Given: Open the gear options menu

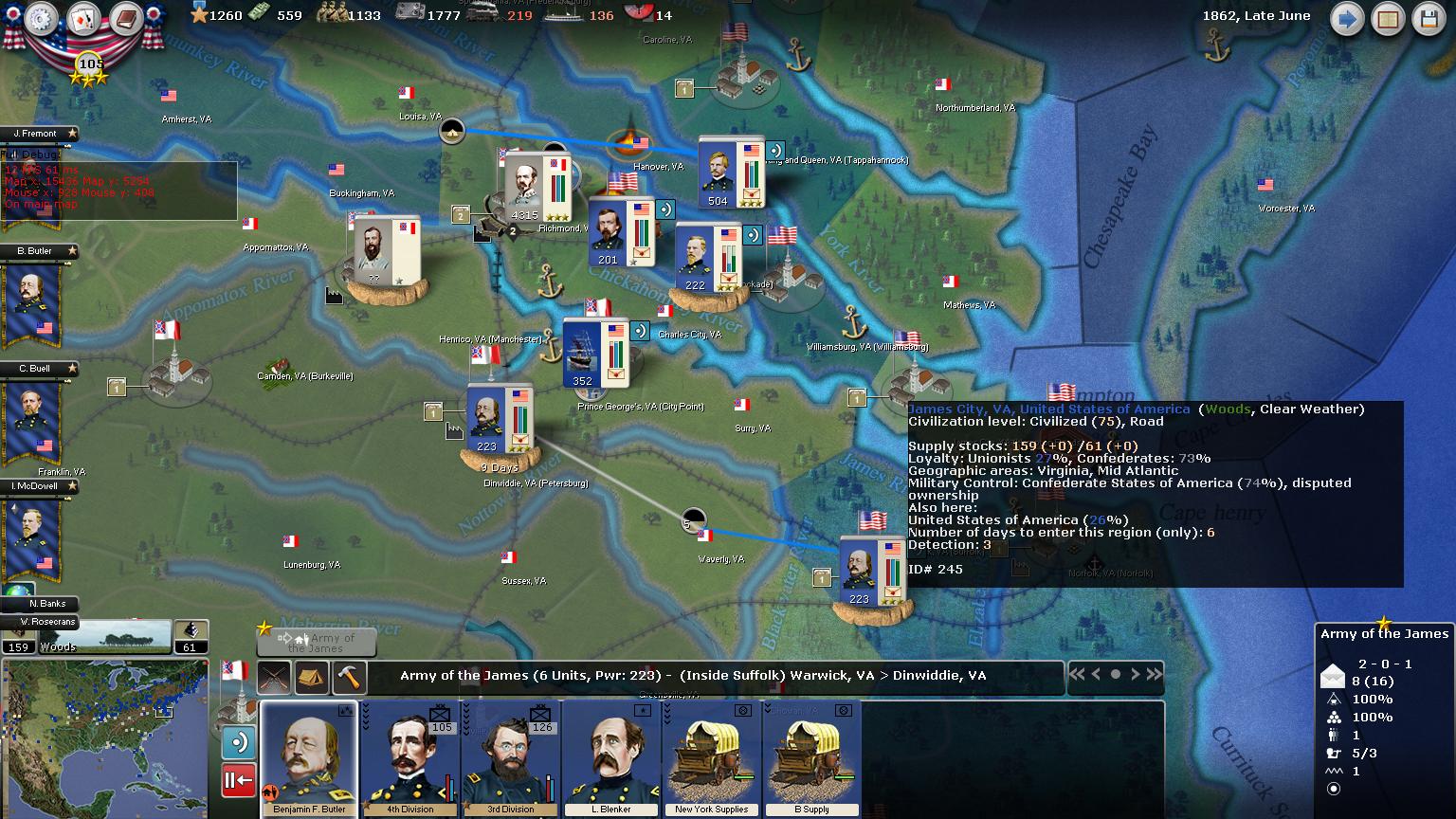Looking at the screenshot, I should click(x=41, y=18).
